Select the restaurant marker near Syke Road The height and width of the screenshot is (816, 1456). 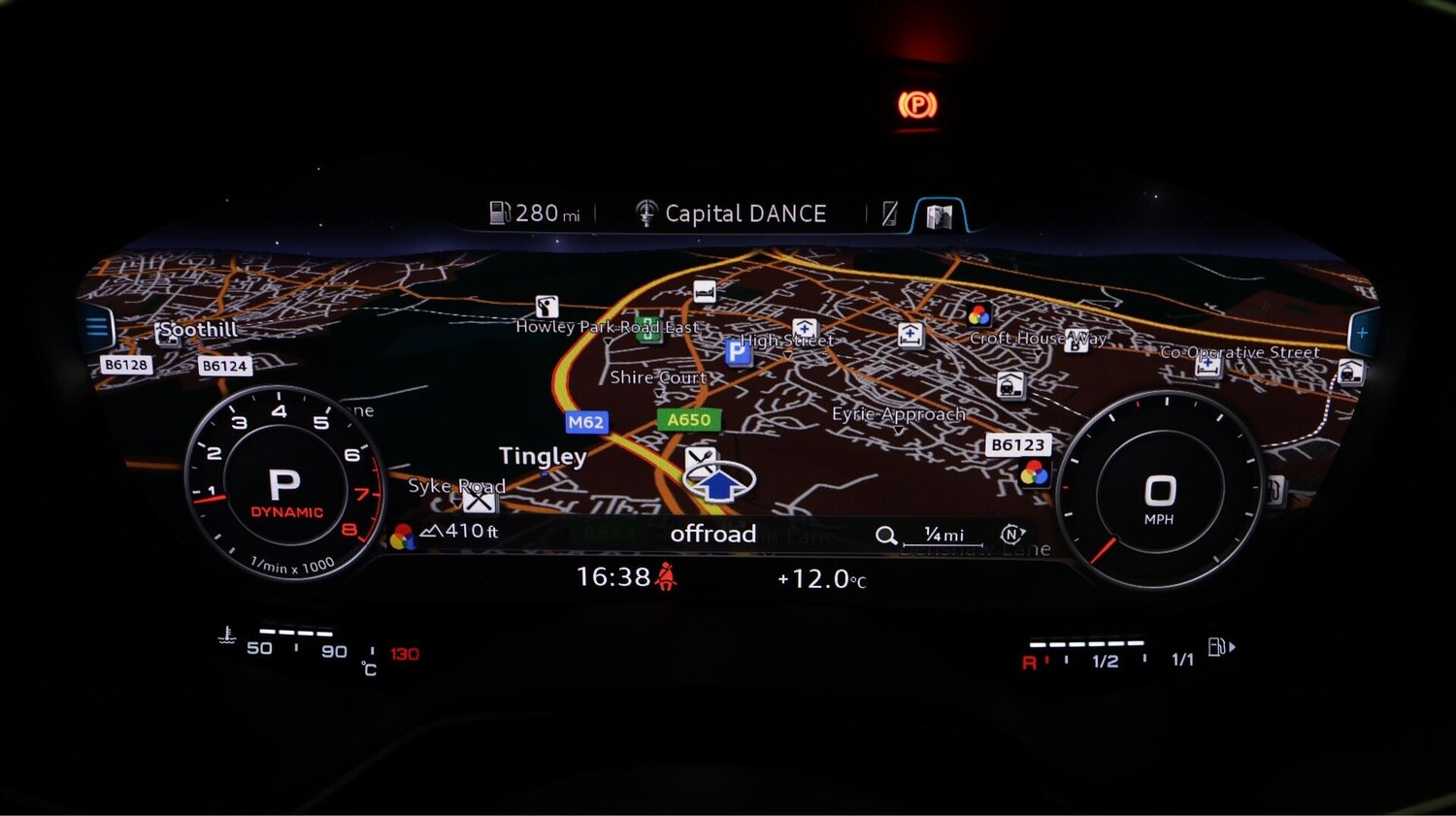478,500
